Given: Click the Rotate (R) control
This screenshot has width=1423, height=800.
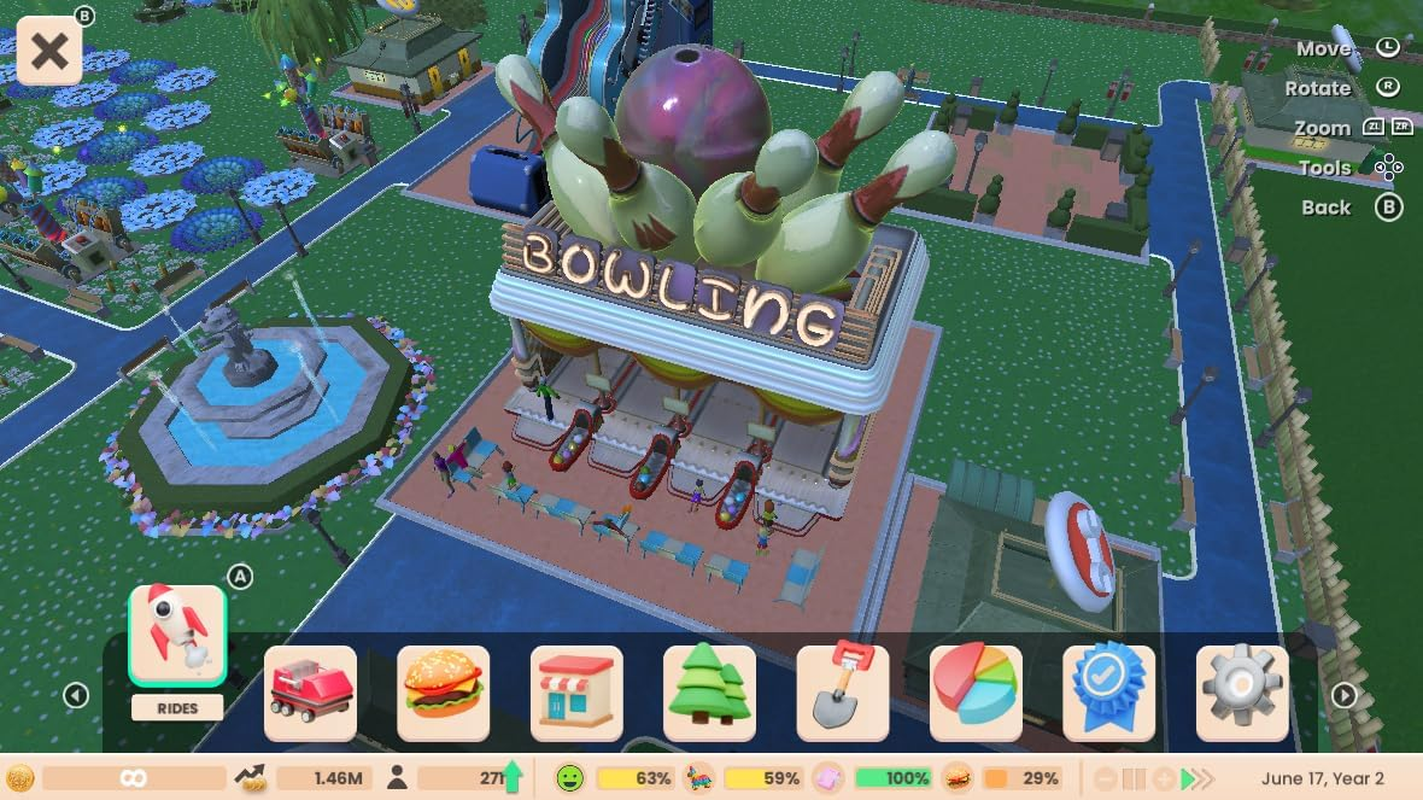Looking at the screenshot, I should pos(1319,88).
